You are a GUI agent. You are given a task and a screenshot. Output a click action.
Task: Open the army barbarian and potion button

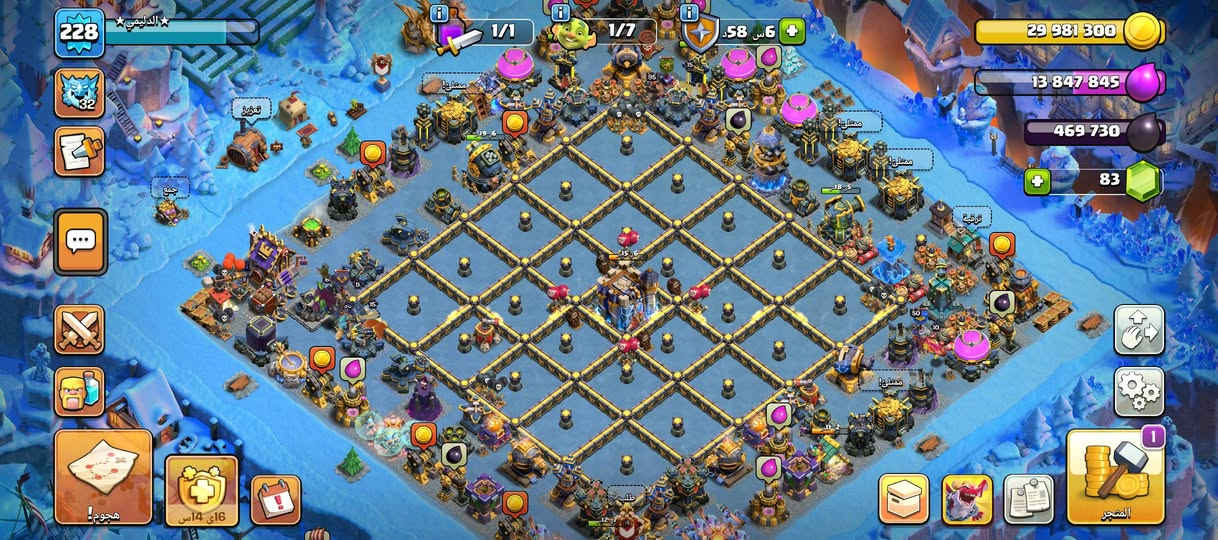(x=79, y=391)
